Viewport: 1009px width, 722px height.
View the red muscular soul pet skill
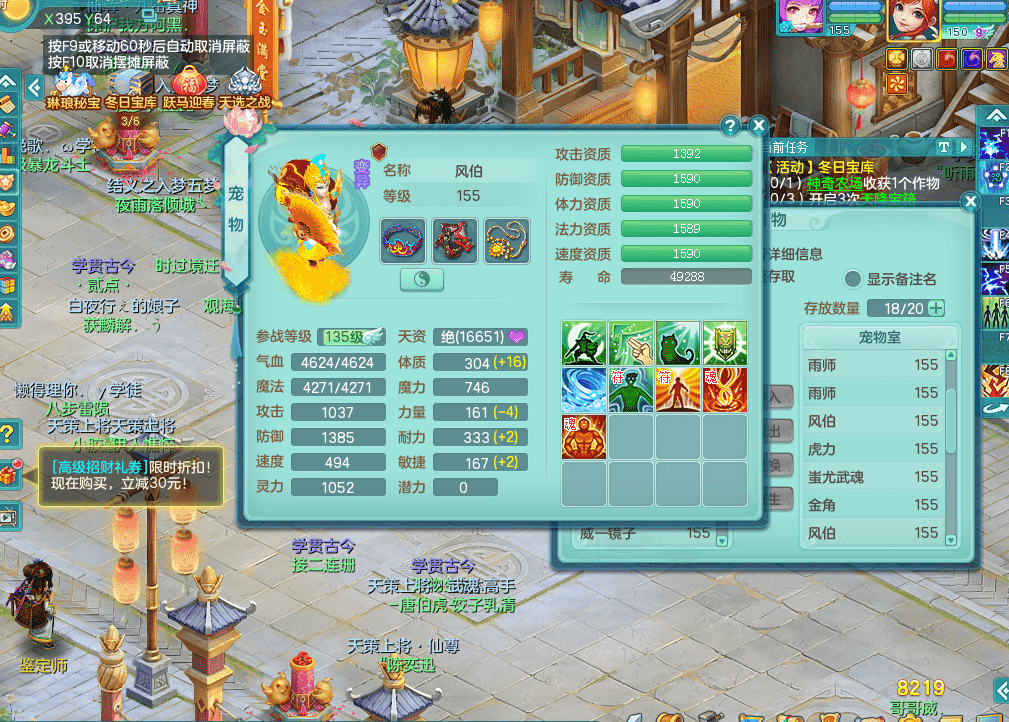click(x=584, y=437)
